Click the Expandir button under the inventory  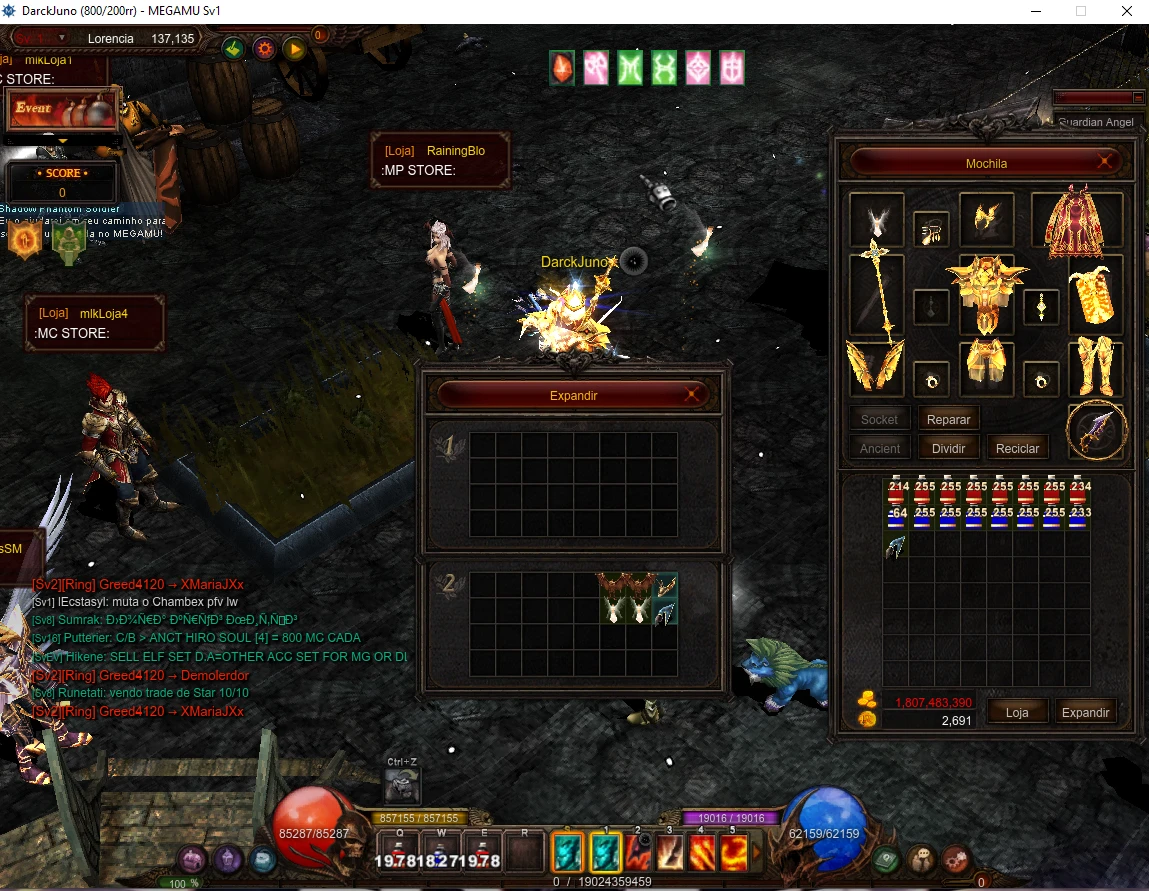(1085, 713)
